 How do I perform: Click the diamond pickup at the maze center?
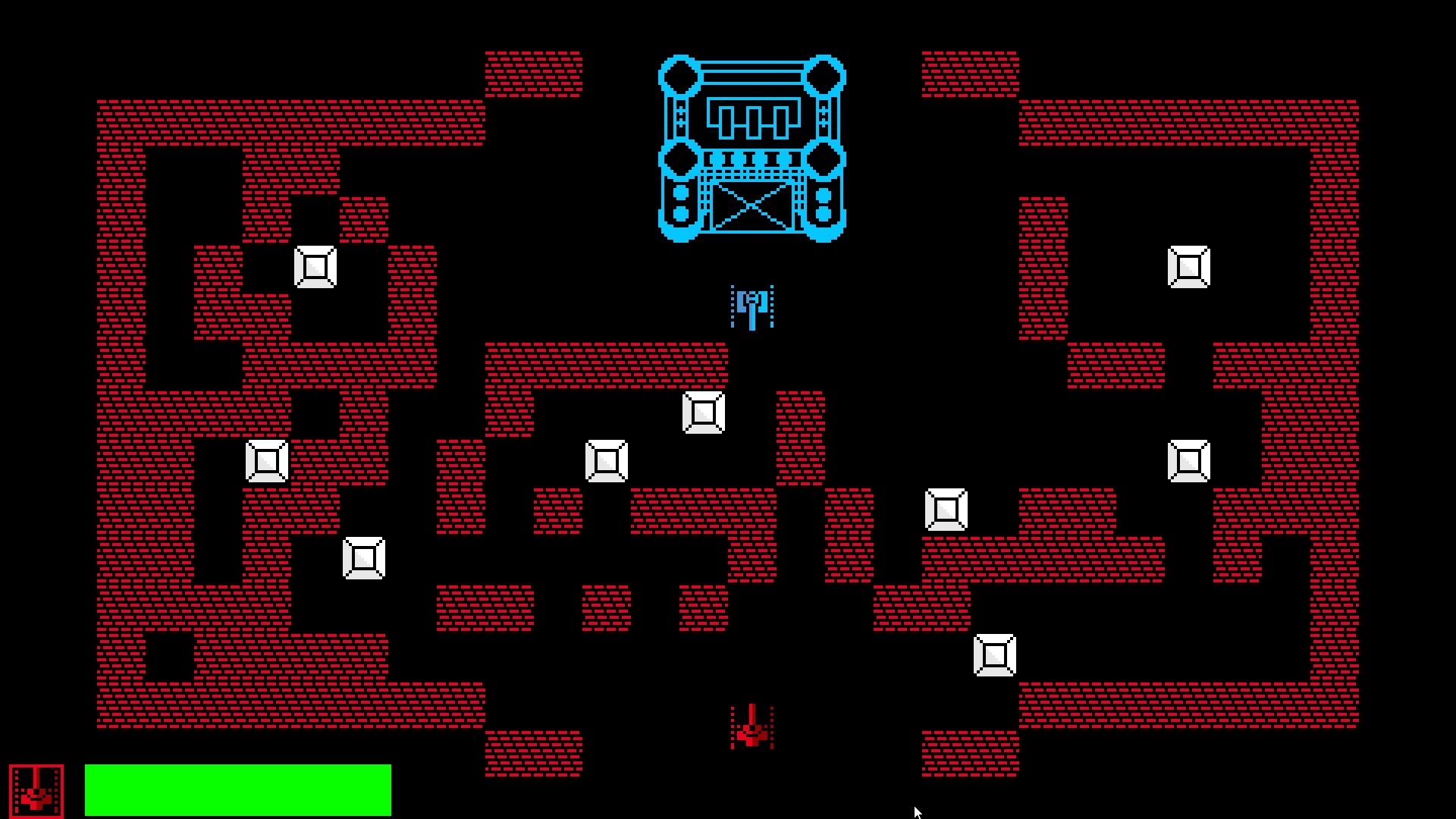[x=605, y=460]
